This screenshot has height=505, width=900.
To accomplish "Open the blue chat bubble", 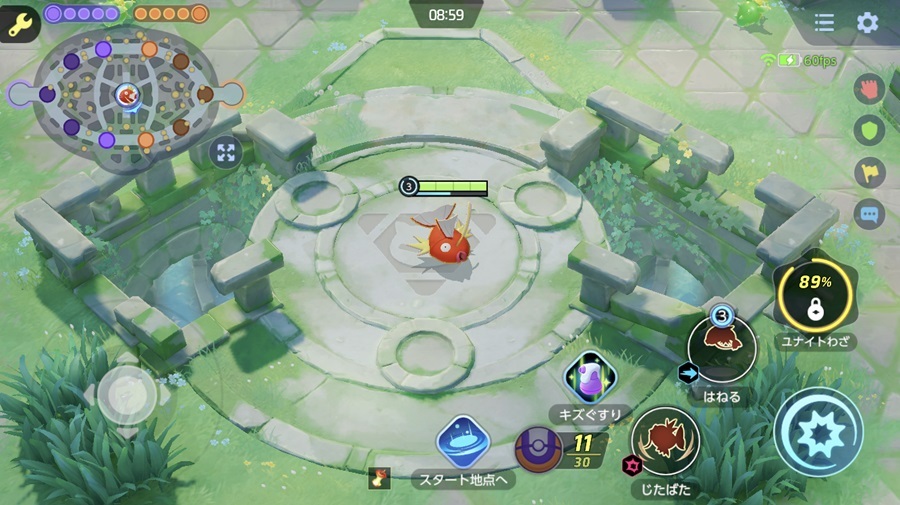I will click(x=867, y=213).
